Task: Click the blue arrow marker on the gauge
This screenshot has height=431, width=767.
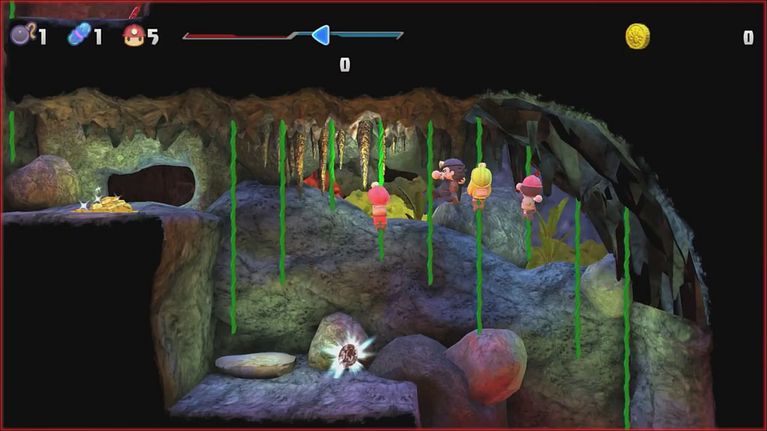Action: coord(320,36)
